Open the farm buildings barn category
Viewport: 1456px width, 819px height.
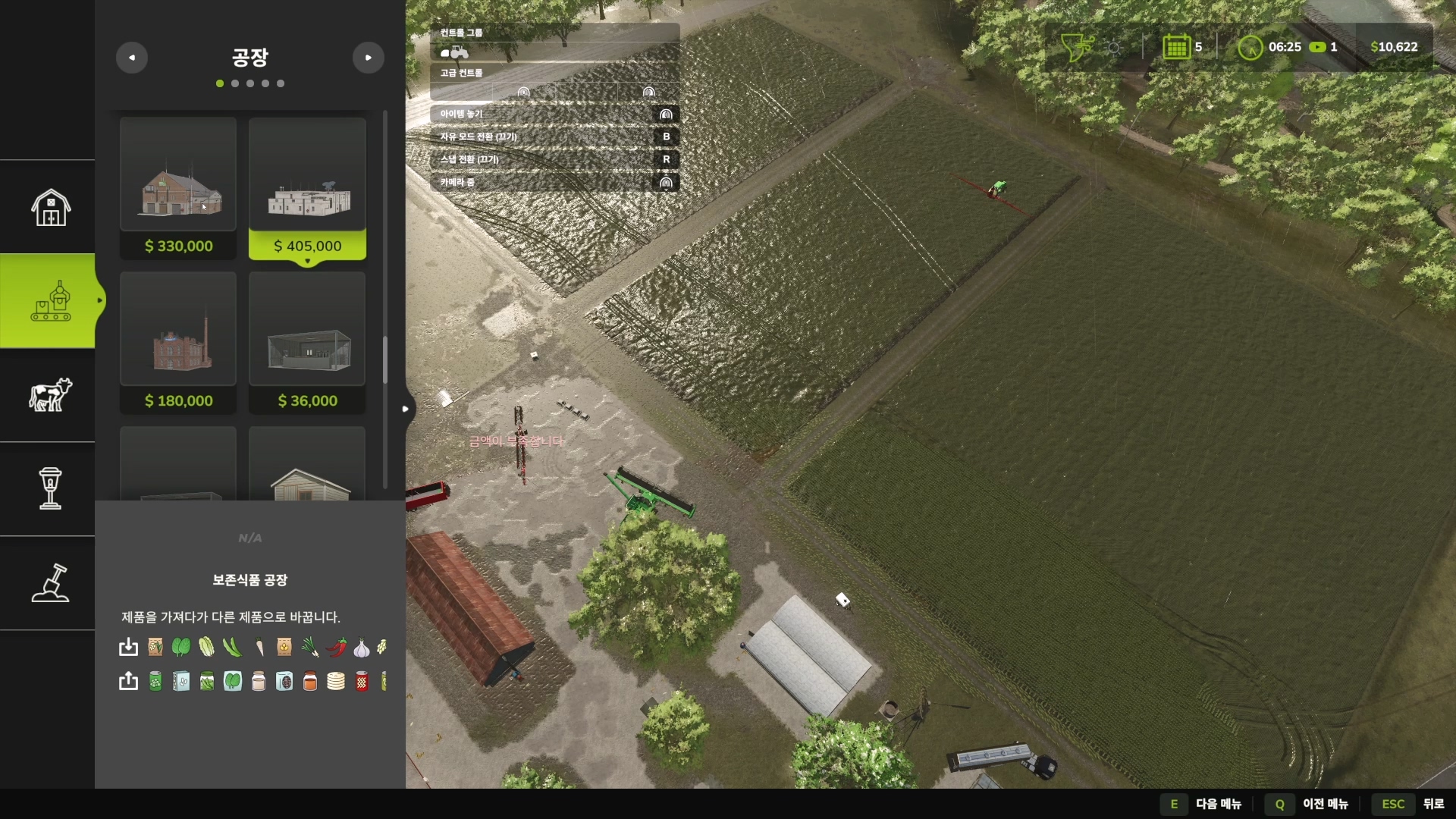click(x=50, y=207)
